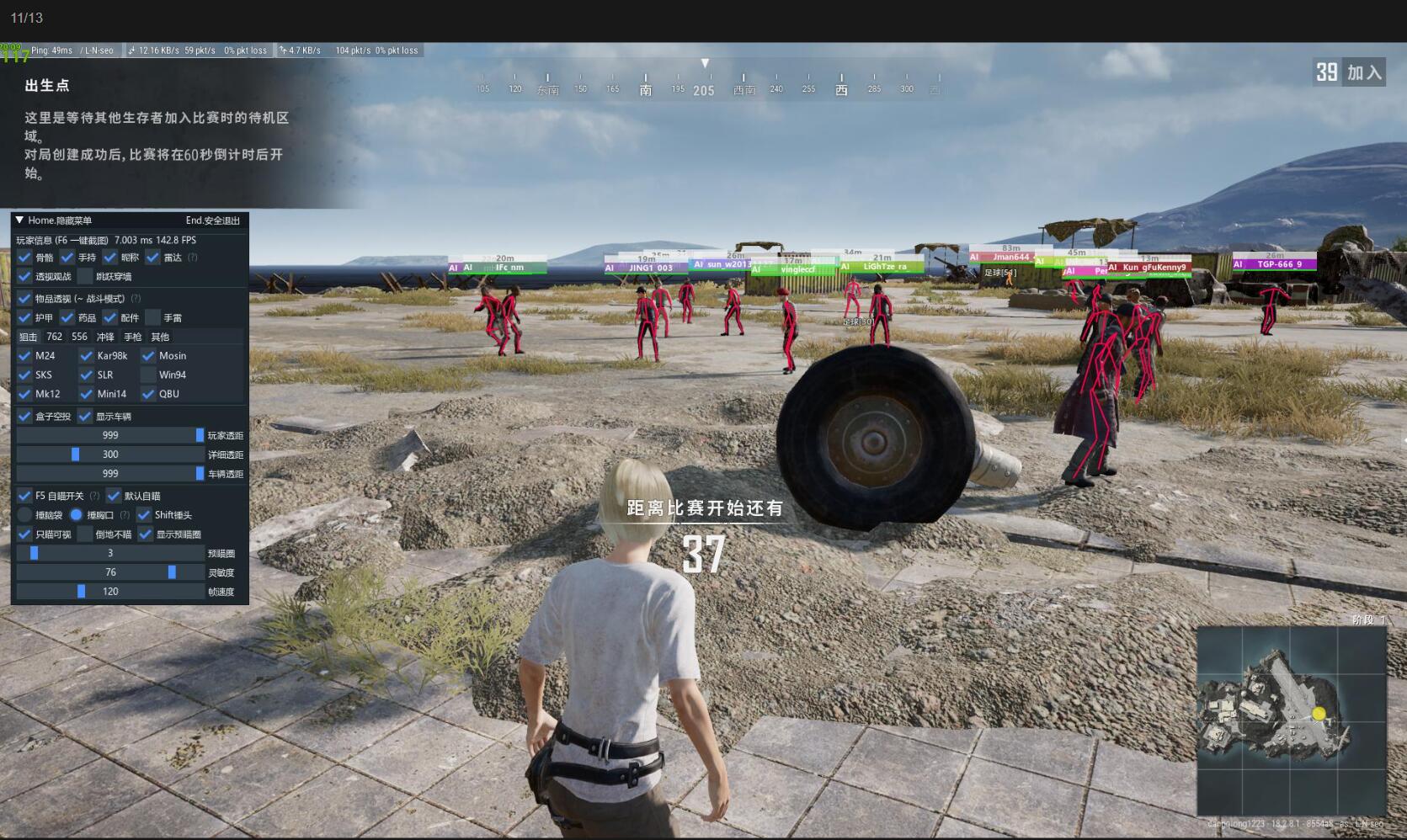1407x840 pixels.
Task: Click the minimap in the corner
Action: click(1291, 720)
